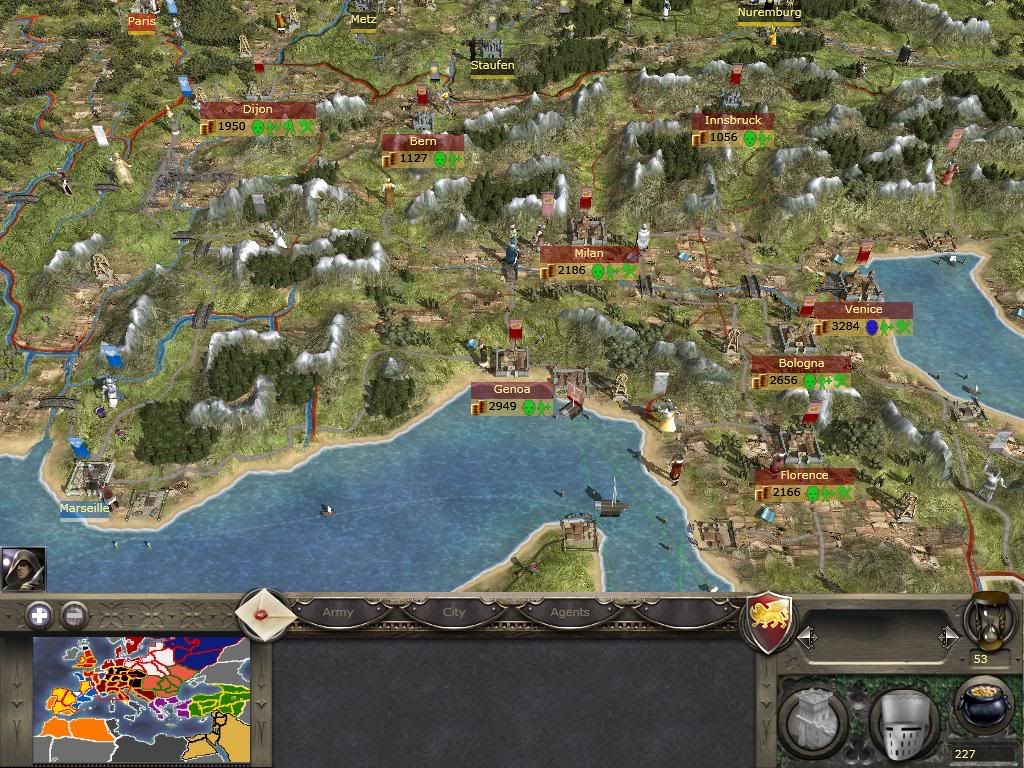Open the lion faction shield overview
The height and width of the screenshot is (768, 1024).
[x=771, y=618]
